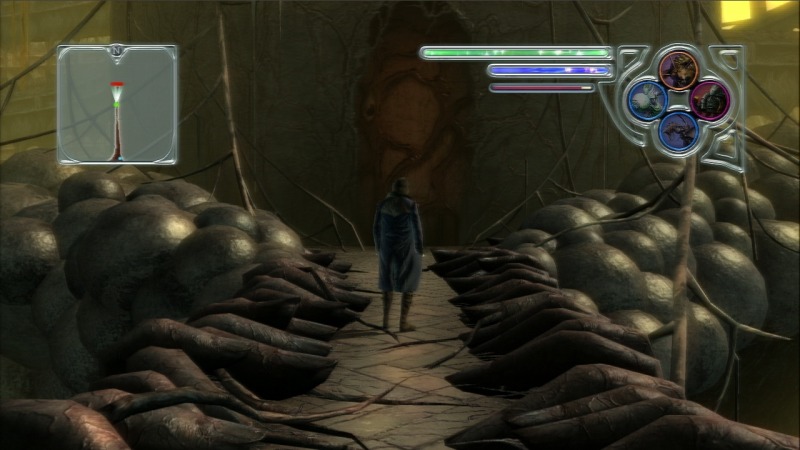Image resolution: width=800 pixels, height=450 pixels.
Task: Choose the bottom blue-ringed dark creature icon
Action: point(679,130)
